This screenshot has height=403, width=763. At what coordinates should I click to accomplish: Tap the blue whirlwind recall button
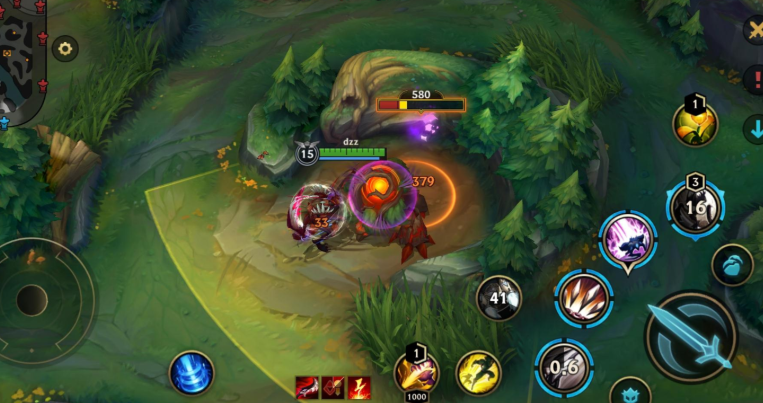coord(192,372)
